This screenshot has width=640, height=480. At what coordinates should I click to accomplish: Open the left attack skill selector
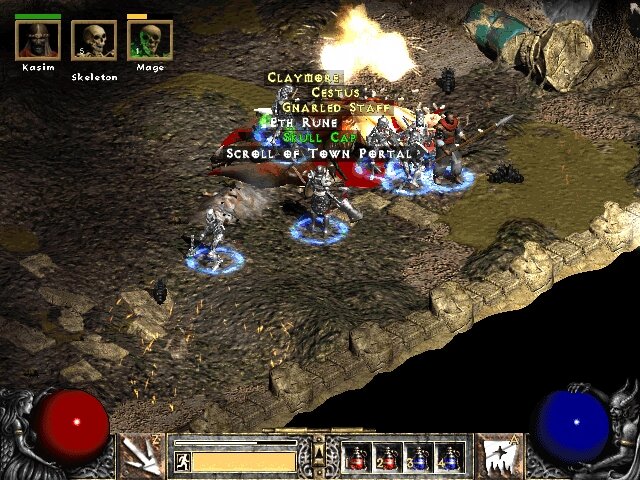(142, 456)
